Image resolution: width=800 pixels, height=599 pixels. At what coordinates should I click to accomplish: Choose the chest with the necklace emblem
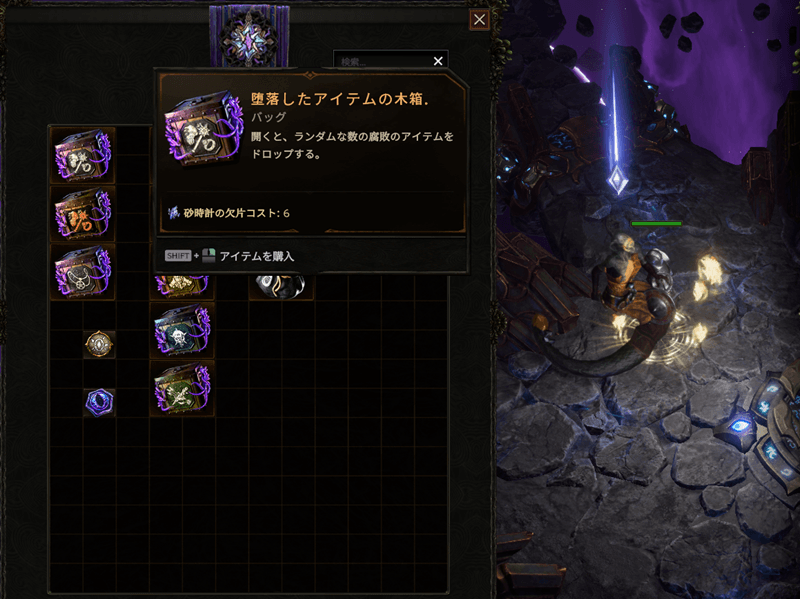[83, 272]
